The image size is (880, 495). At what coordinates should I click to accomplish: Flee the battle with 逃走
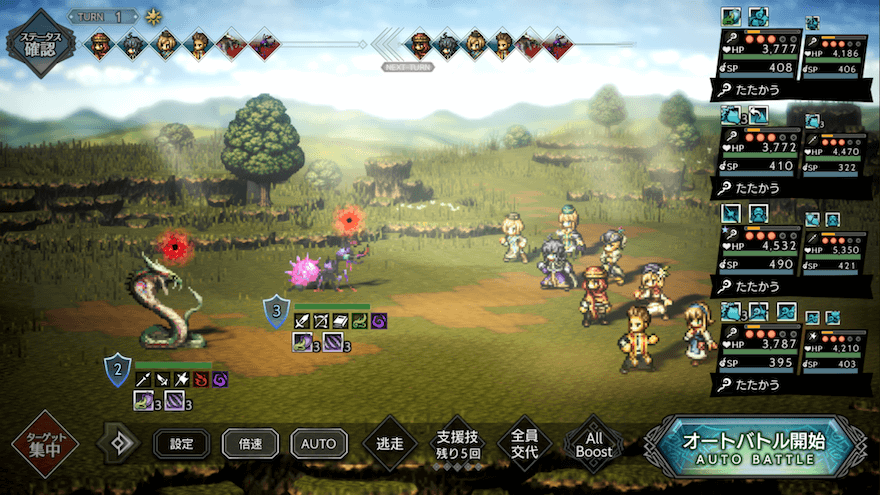[390, 443]
